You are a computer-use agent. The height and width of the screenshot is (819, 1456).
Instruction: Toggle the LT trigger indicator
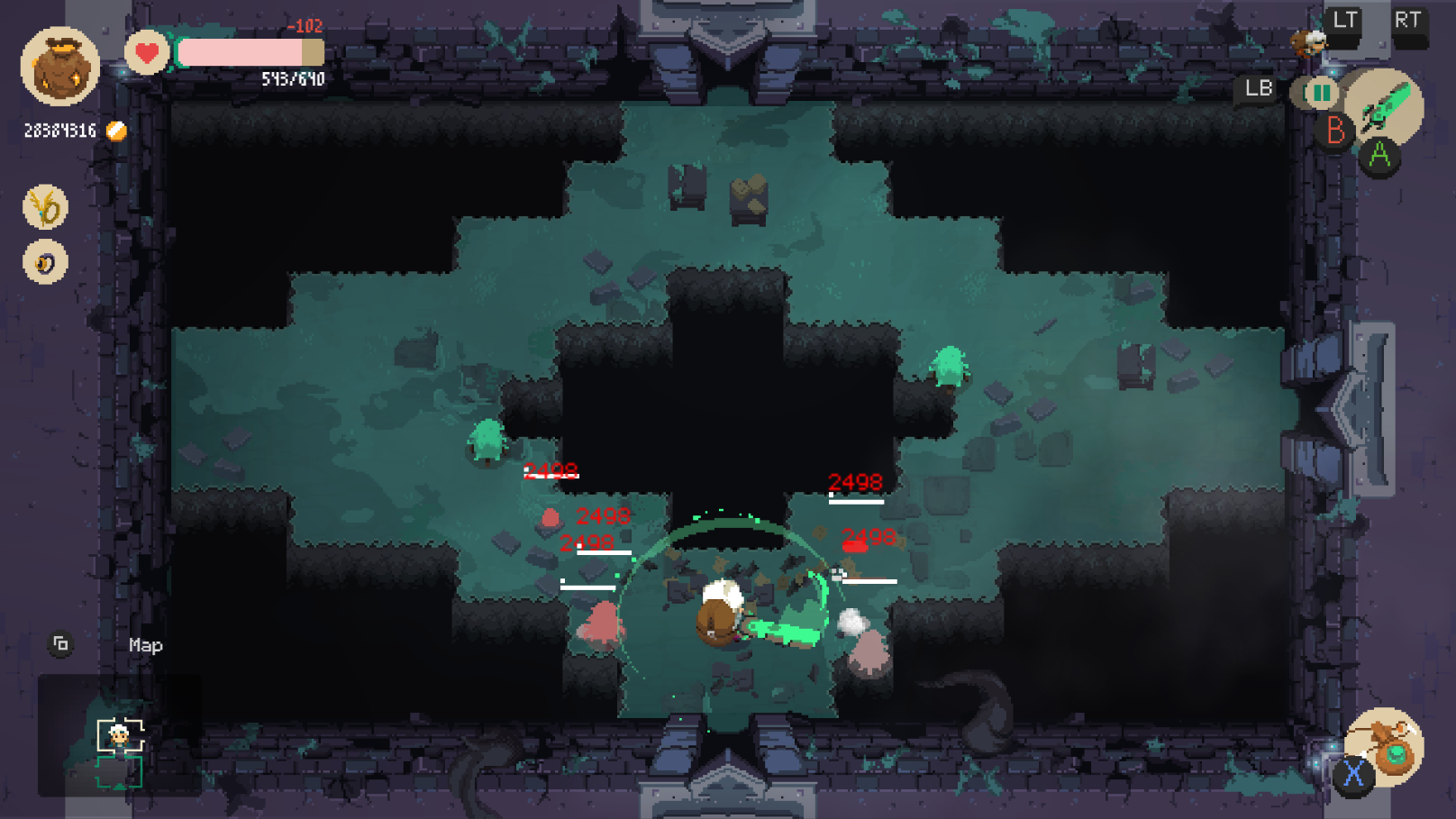pos(1342,22)
